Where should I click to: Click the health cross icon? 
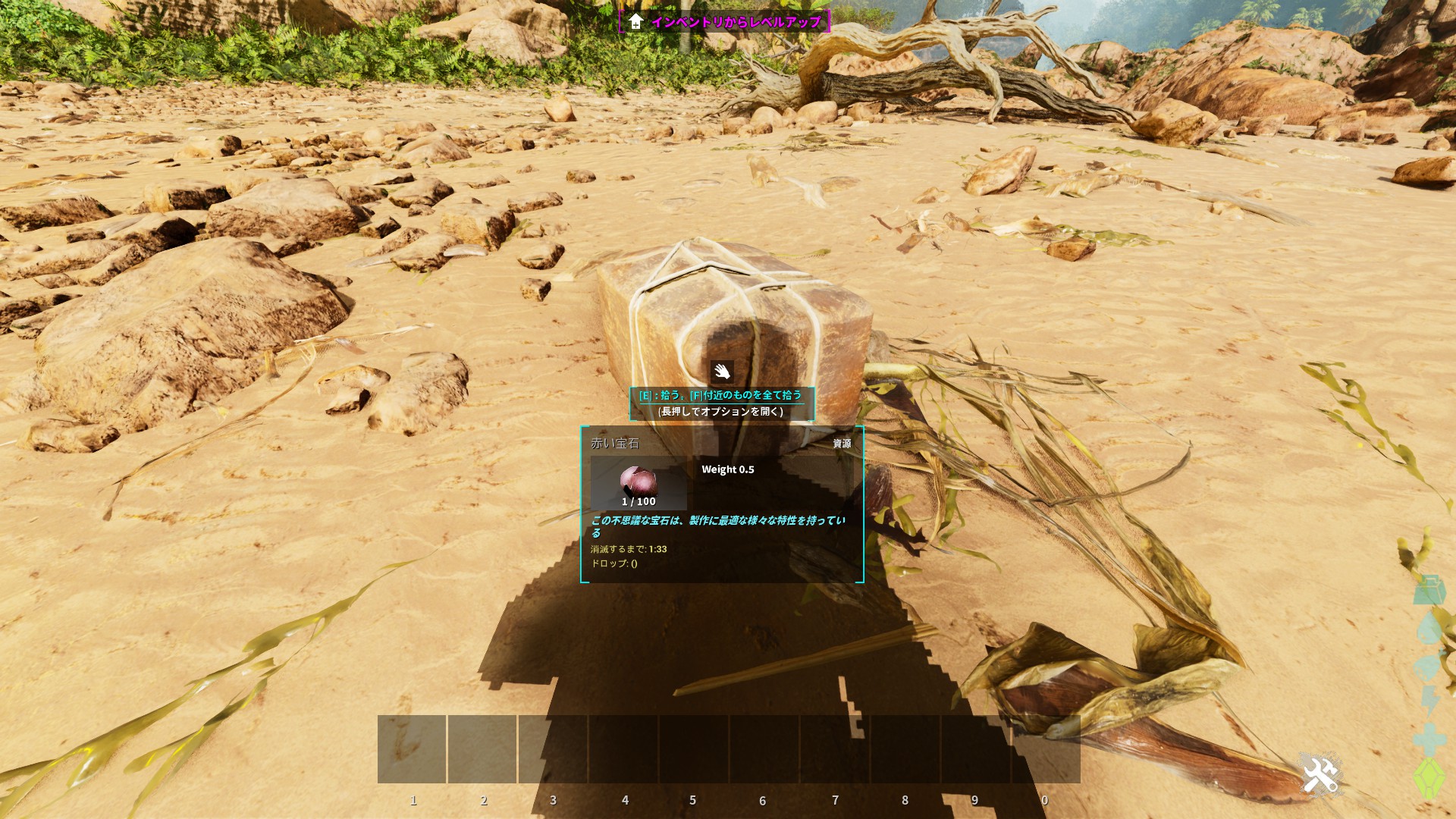click(1429, 739)
